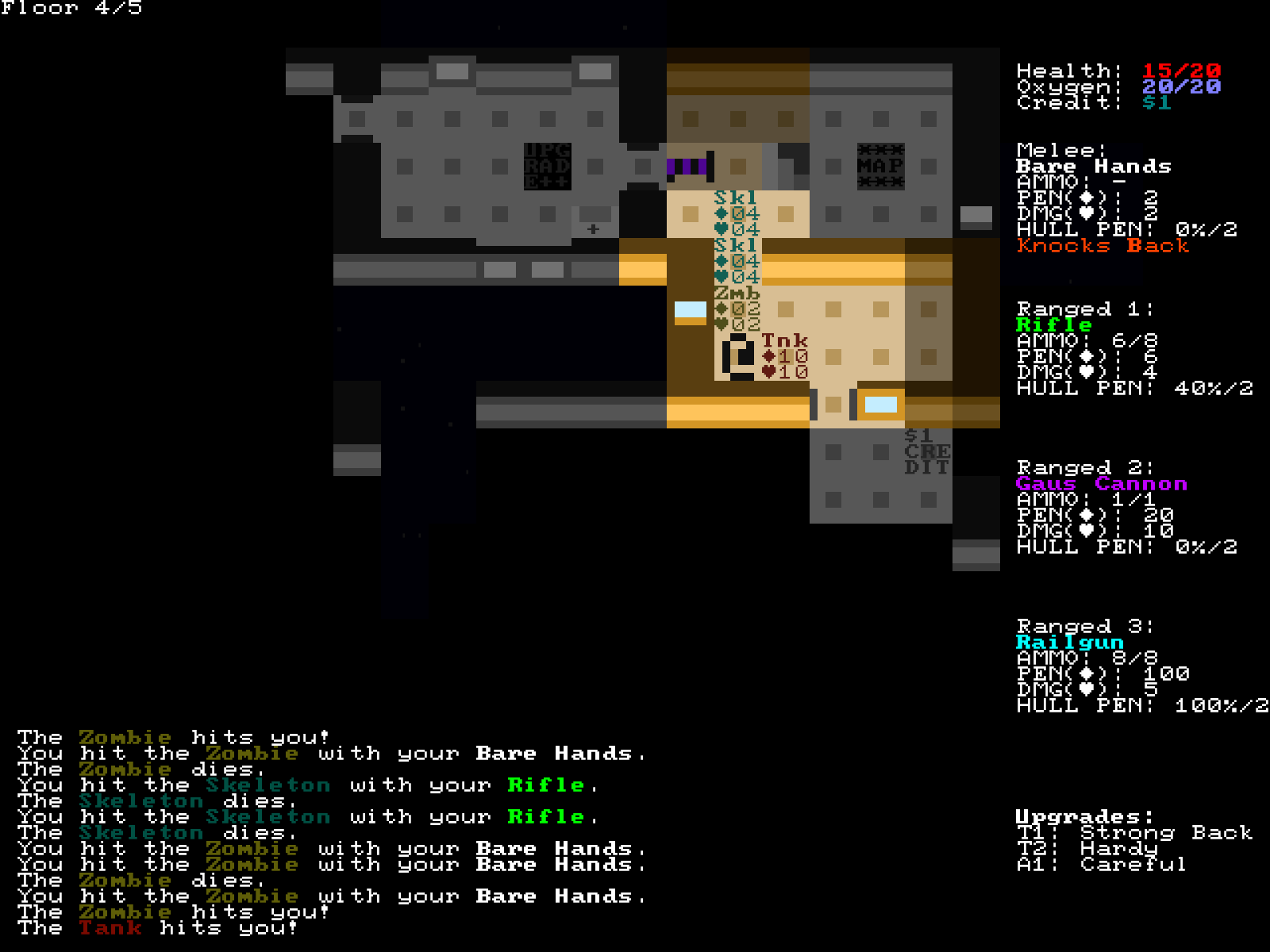Equip the Railgun weapon
The width and height of the screenshot is (1270, 952).
click(x=1072, y=642)
